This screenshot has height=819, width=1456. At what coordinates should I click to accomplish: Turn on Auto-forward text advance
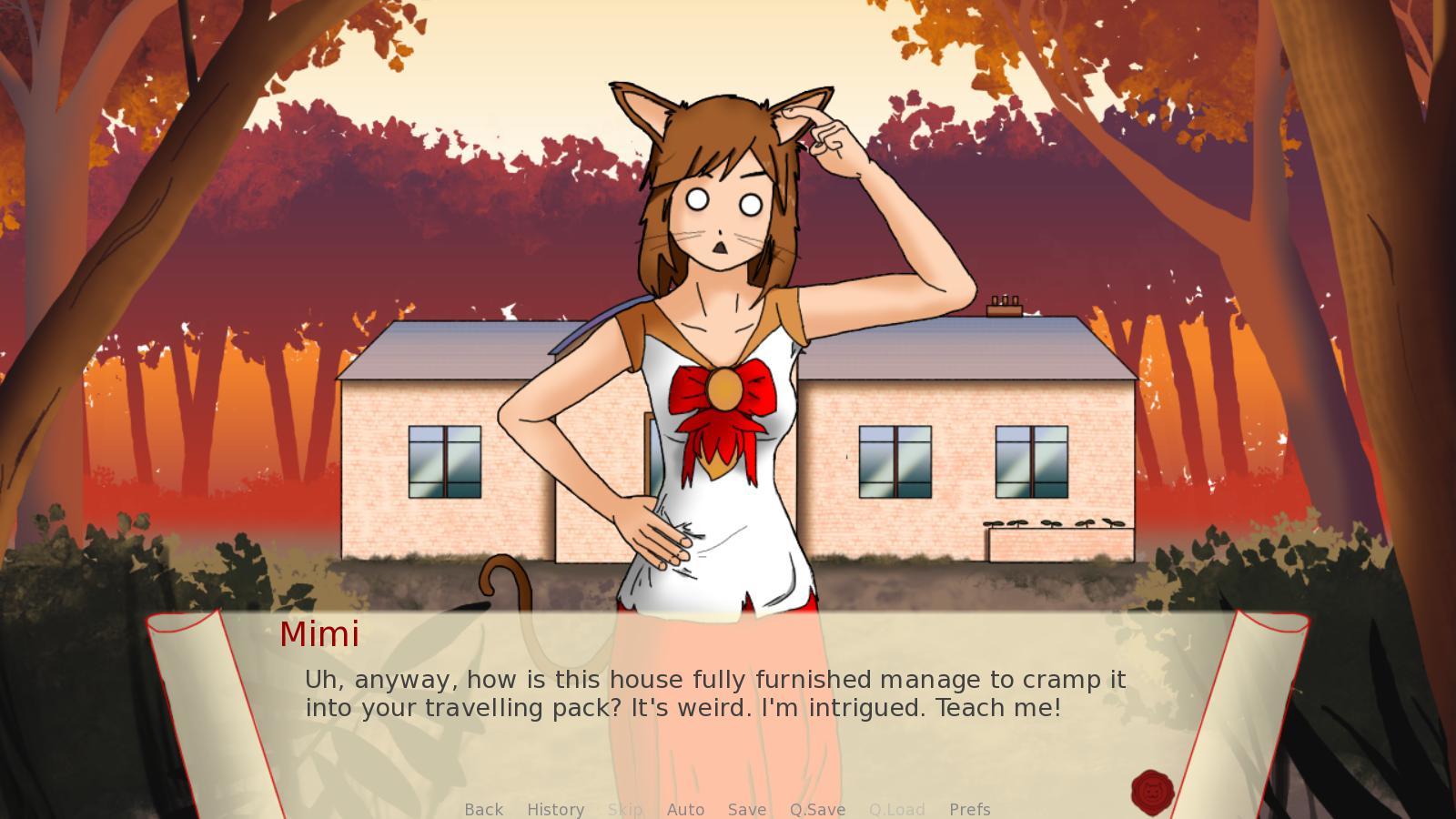686,809
